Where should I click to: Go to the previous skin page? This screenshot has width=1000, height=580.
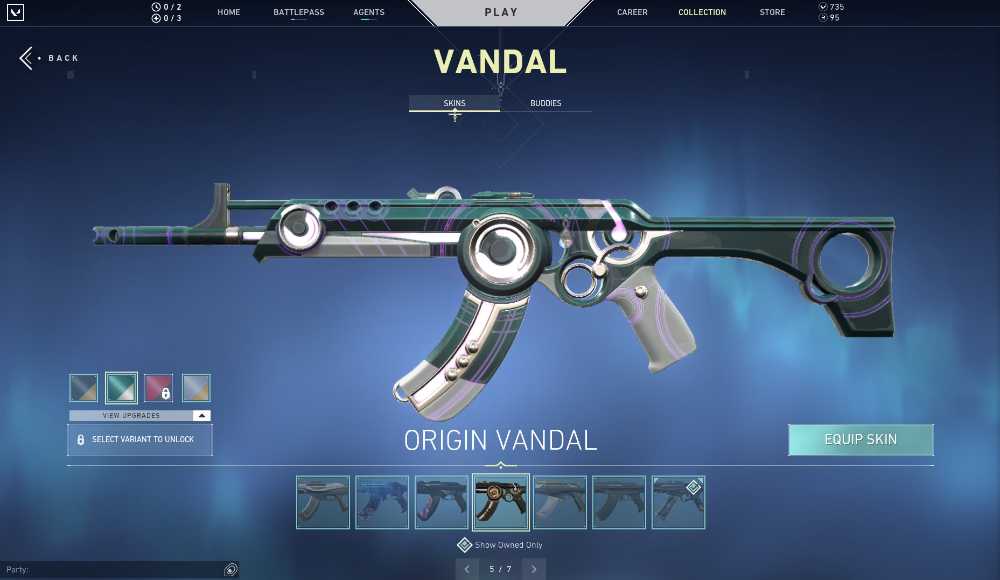pyautogui.click(x=466, y=569)
